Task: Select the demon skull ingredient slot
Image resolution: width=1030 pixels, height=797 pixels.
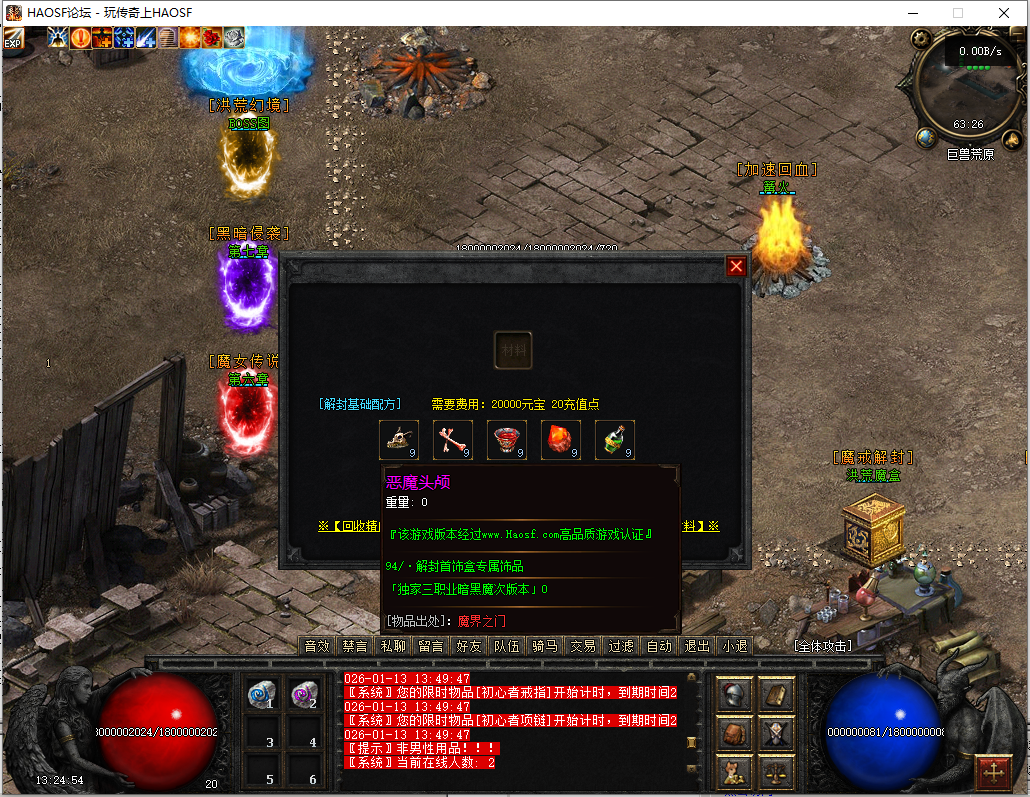Action: (398, 440)
